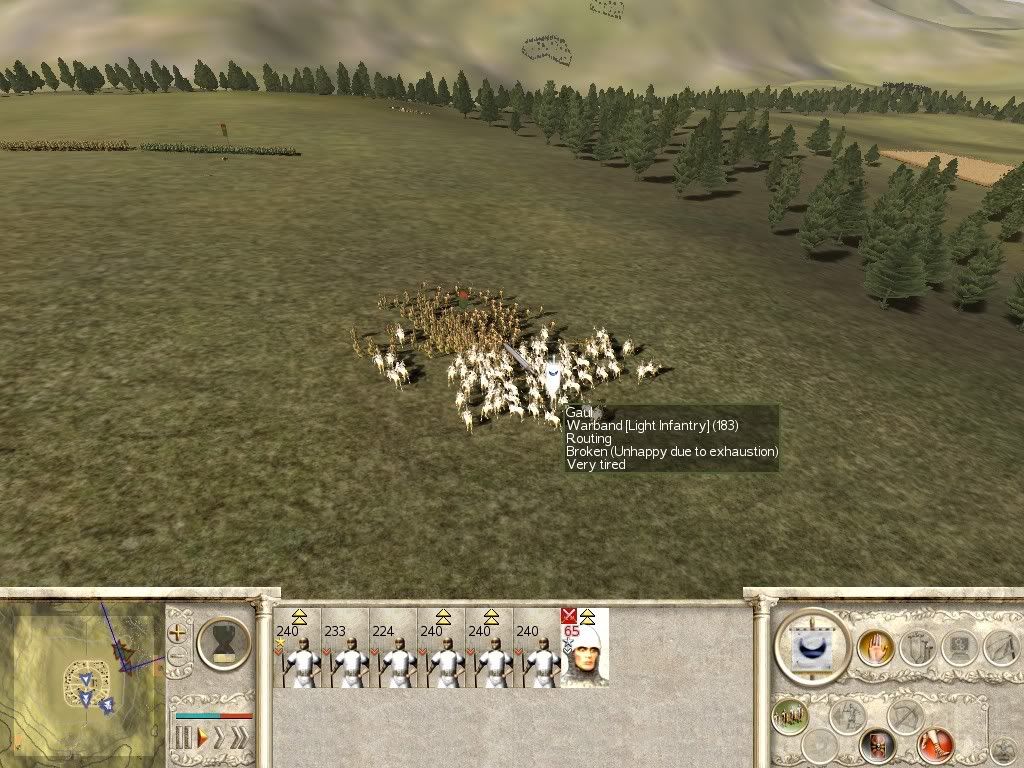Choose the general's unit card showing 65

(x=584, y=655)
